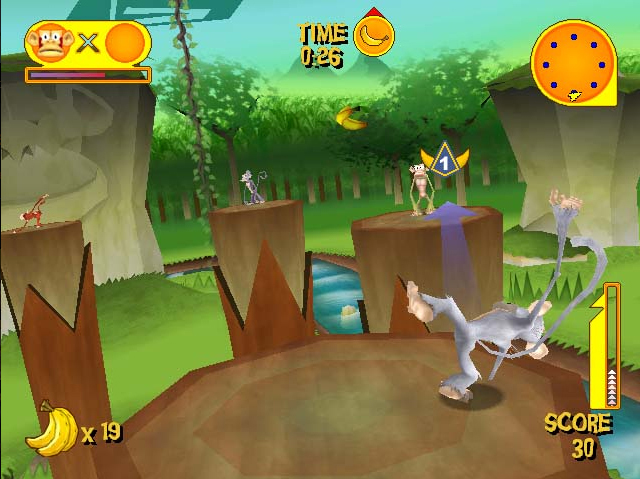This screenshot has width=640, height=479.
Task: Select the circular radar minimap
Action: click(x=575, y=61)
